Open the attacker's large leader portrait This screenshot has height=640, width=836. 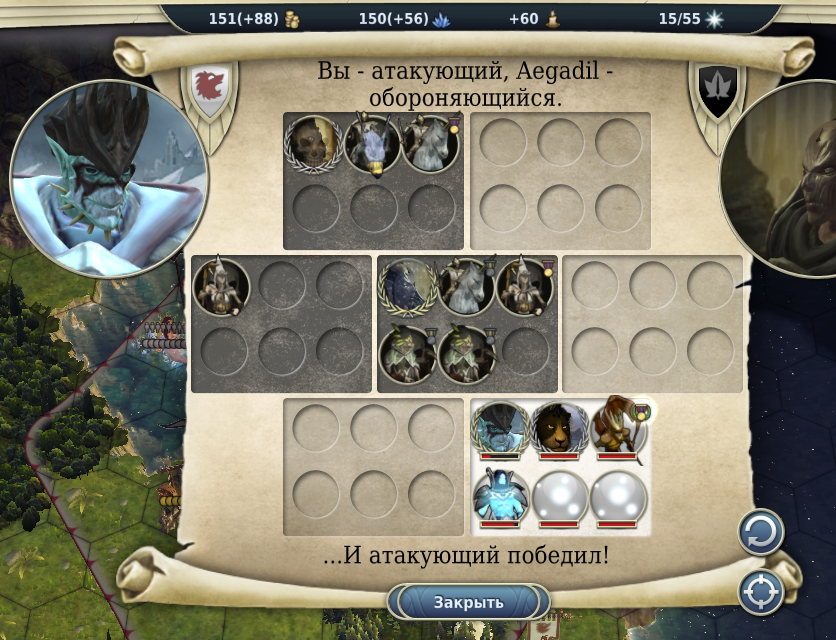tap(109, 178)
